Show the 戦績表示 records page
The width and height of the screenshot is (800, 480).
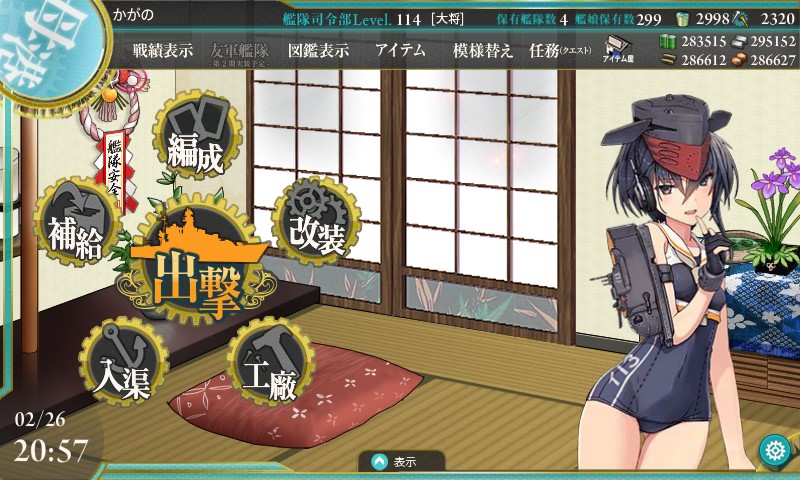[x=162, y=51]
